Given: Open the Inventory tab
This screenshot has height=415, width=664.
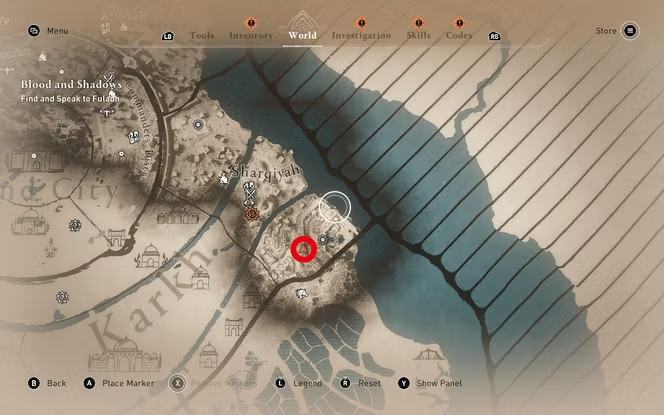Looking at the screenshot, I should 250,35.
